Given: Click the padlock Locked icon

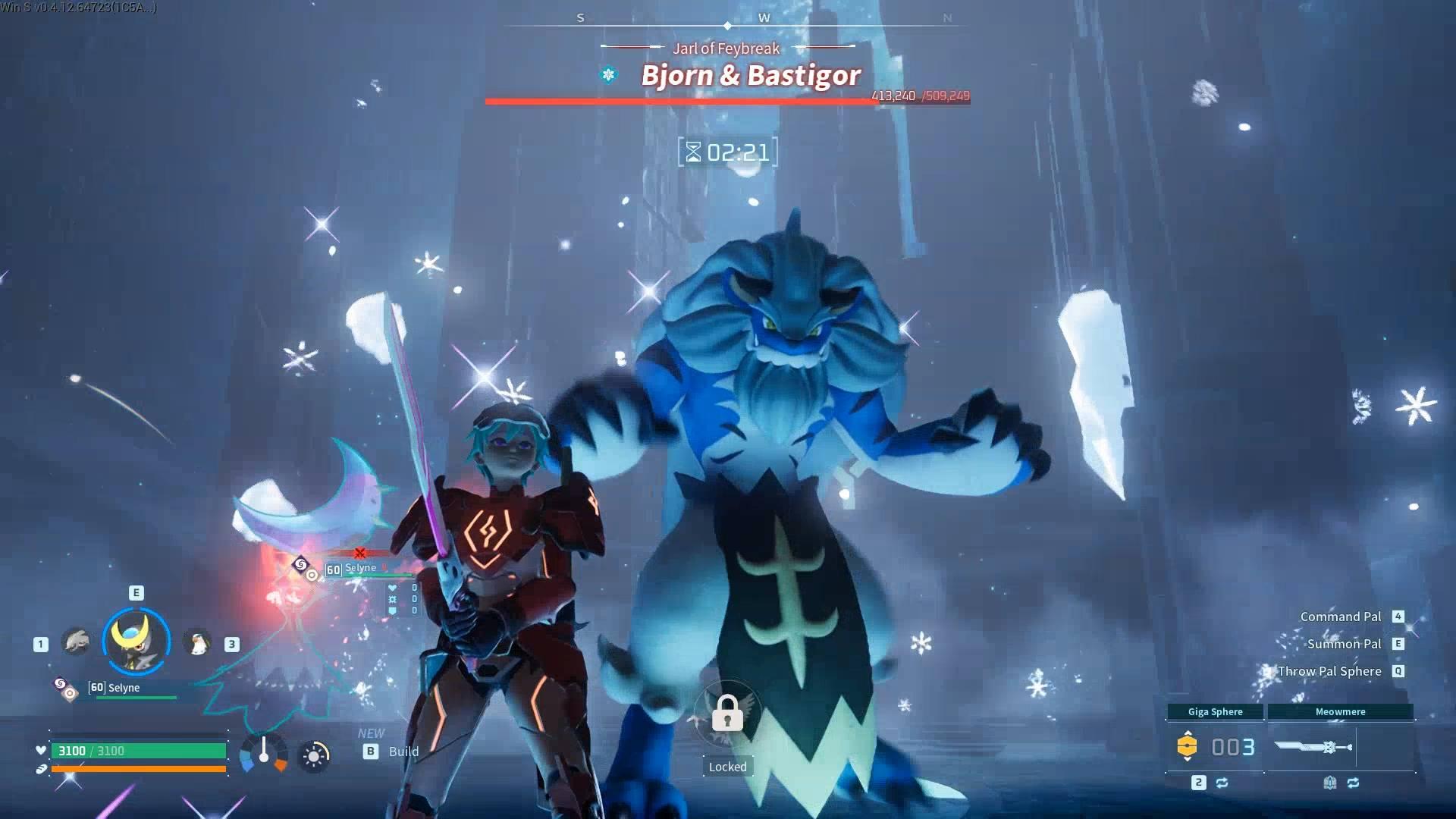Looking at the screenshot, I should click(x=727, y=714).
